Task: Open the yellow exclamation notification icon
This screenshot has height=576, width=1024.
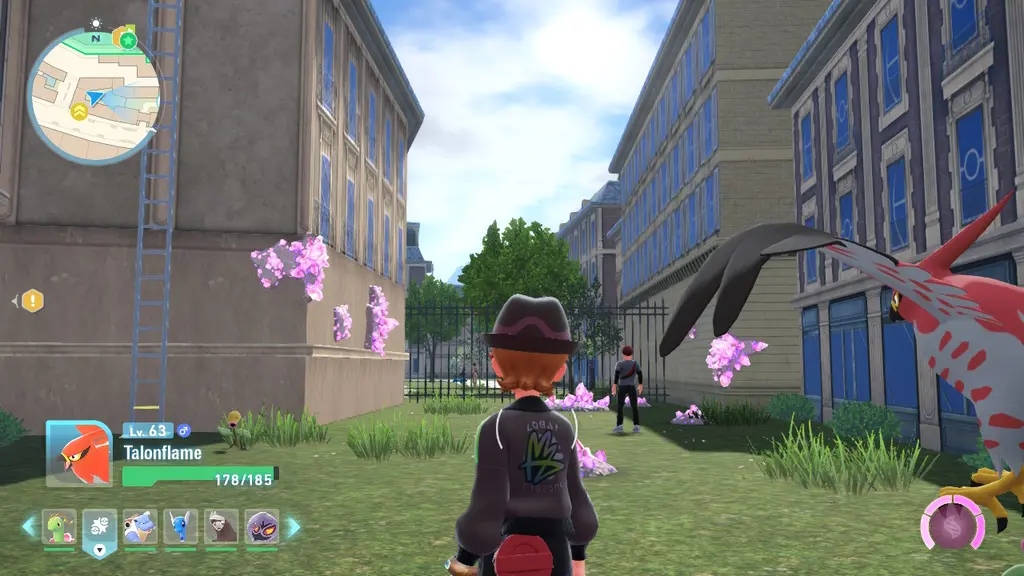Action: pos(33,300)
